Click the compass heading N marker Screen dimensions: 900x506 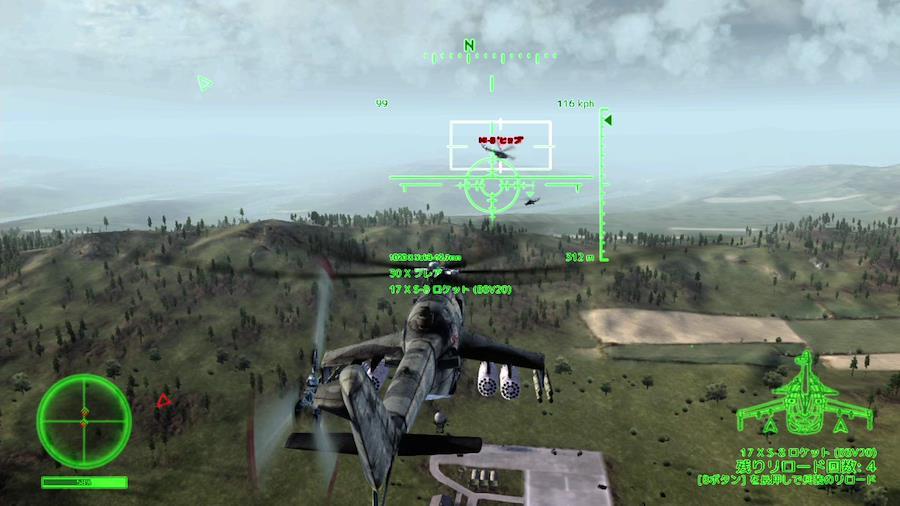pos(468,45)
